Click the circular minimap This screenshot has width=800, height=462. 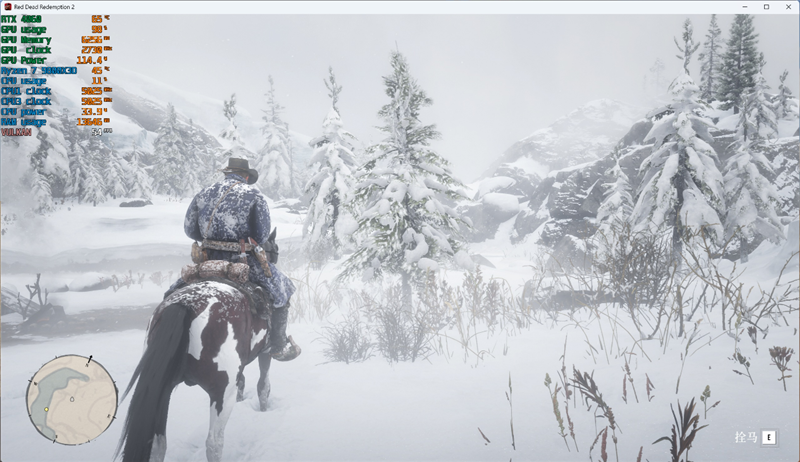(72, 401)
